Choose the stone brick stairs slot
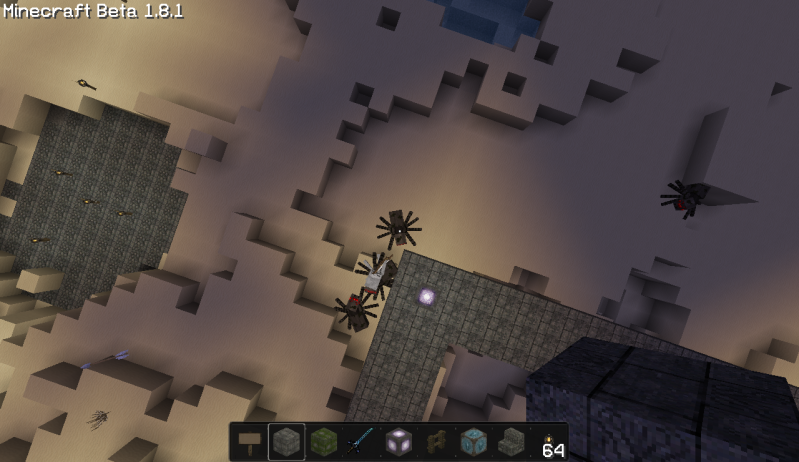Image resolution: width=799 pixels, height=462 pixels. point(509,442)
